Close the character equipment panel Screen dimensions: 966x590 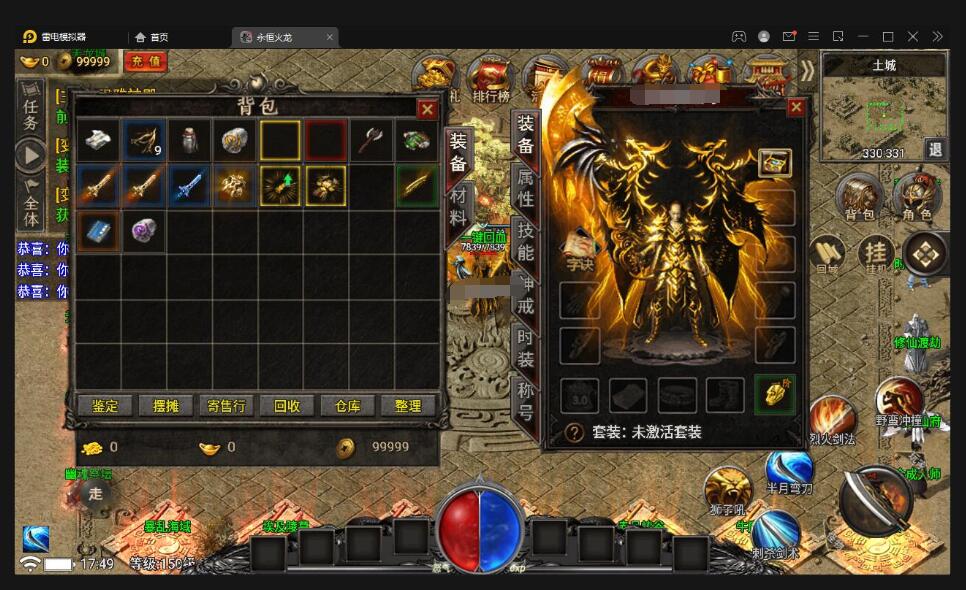pos(796,107)
